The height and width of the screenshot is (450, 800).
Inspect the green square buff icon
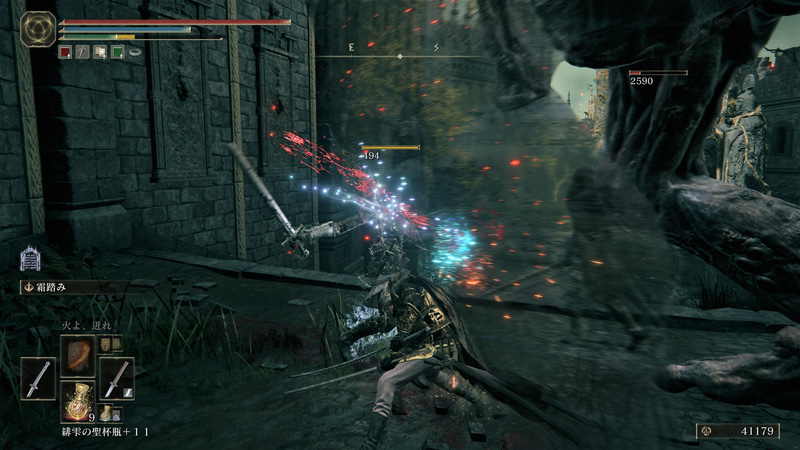pos(117,52)
